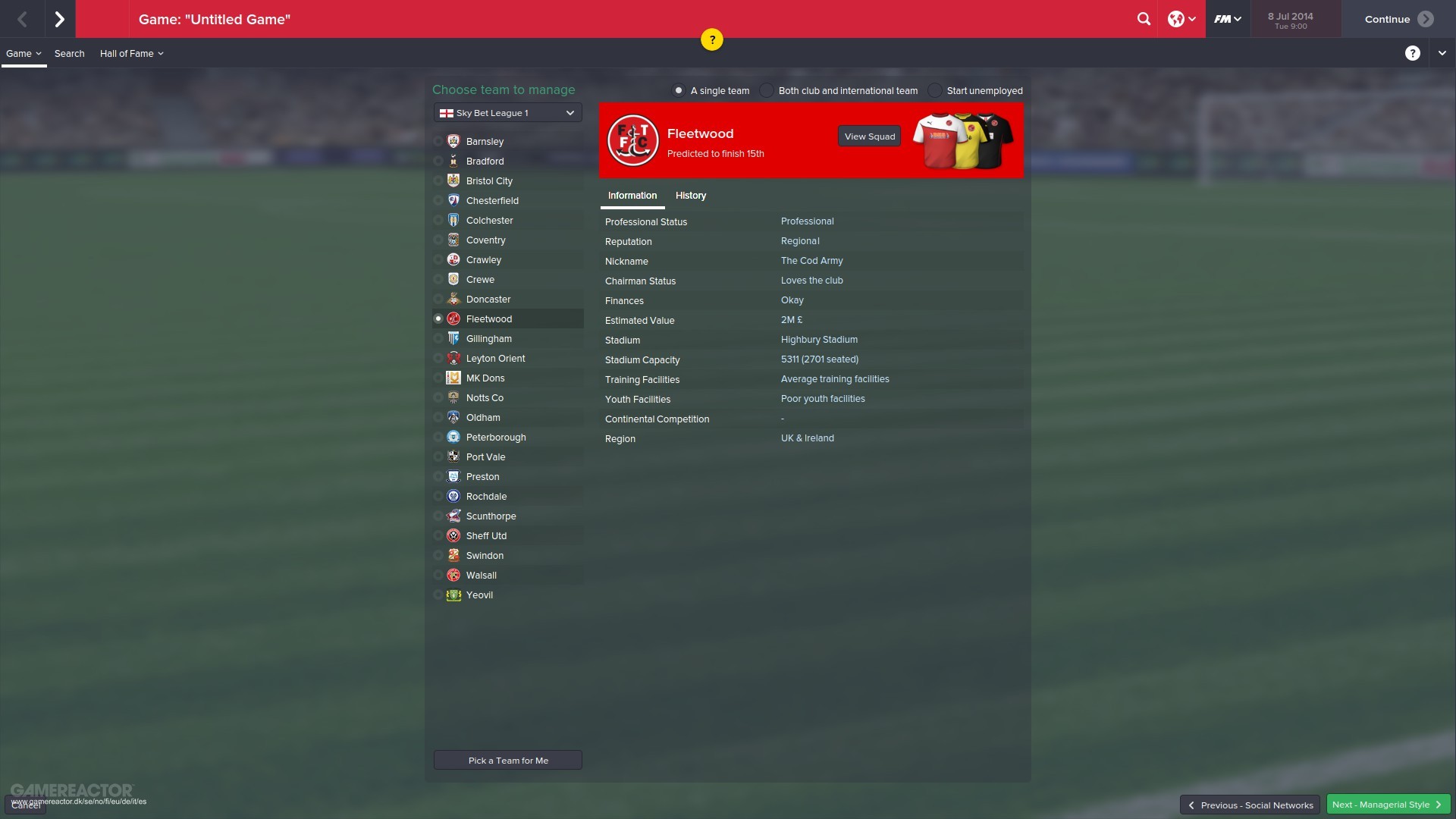Click the FM logo in the top bar
This screenshot has width=1456, height=819.
click(1223, 18)
